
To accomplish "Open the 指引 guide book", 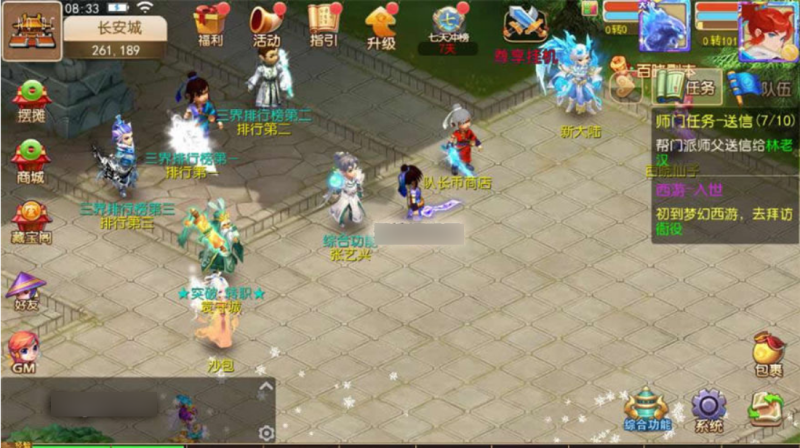I will coord(323,24).
